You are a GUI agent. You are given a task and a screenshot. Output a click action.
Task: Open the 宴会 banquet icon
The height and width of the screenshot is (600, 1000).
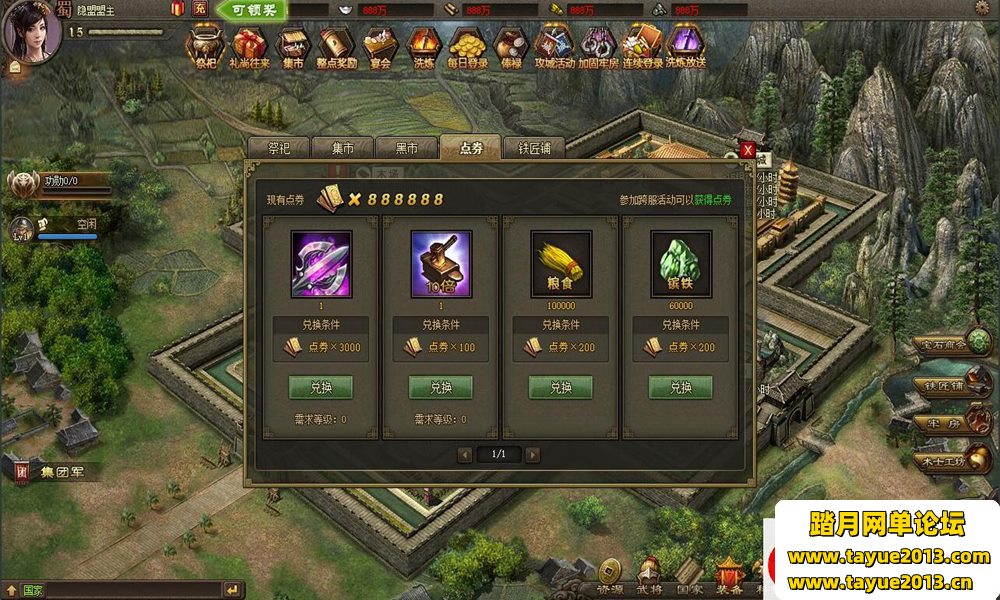[377, 46]
